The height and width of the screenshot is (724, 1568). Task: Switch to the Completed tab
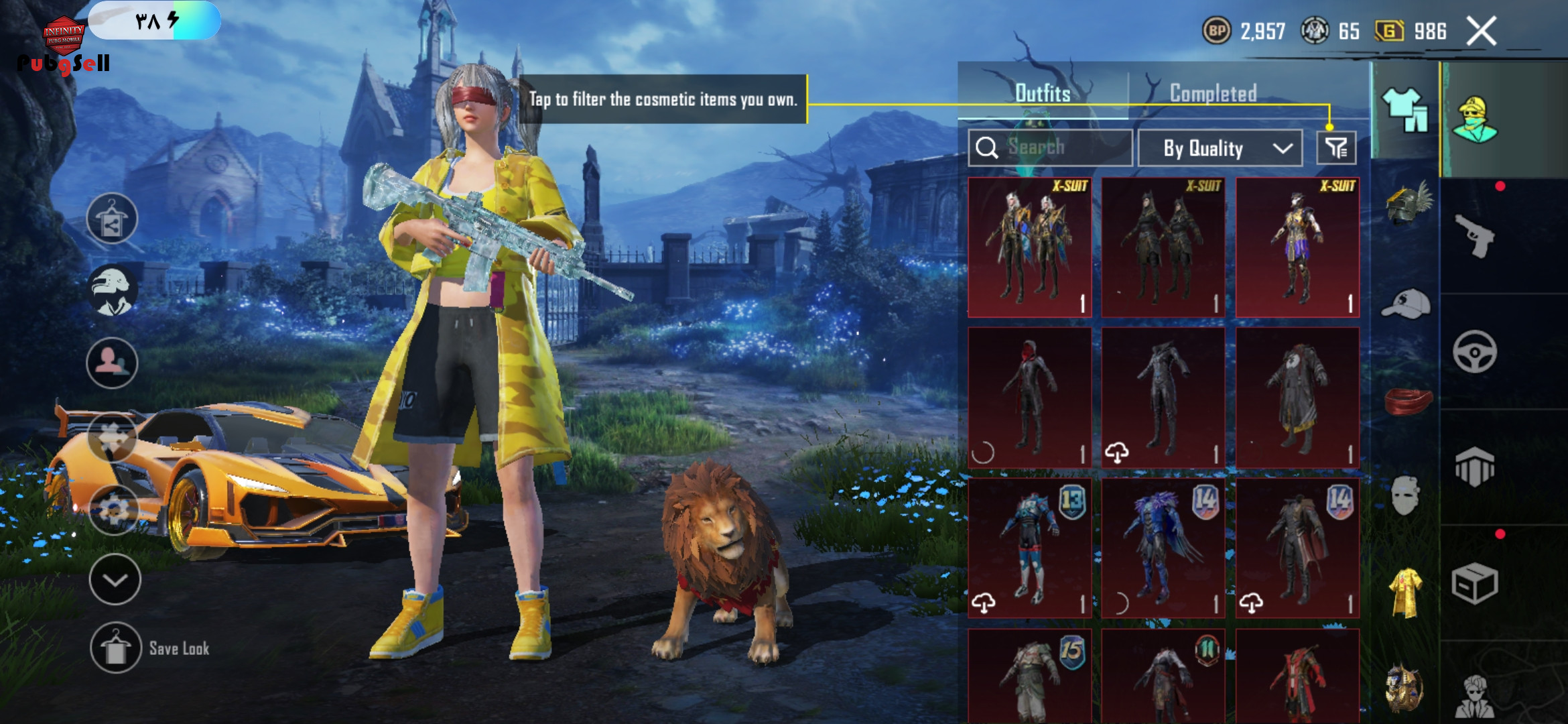[x=1213, y=93]
